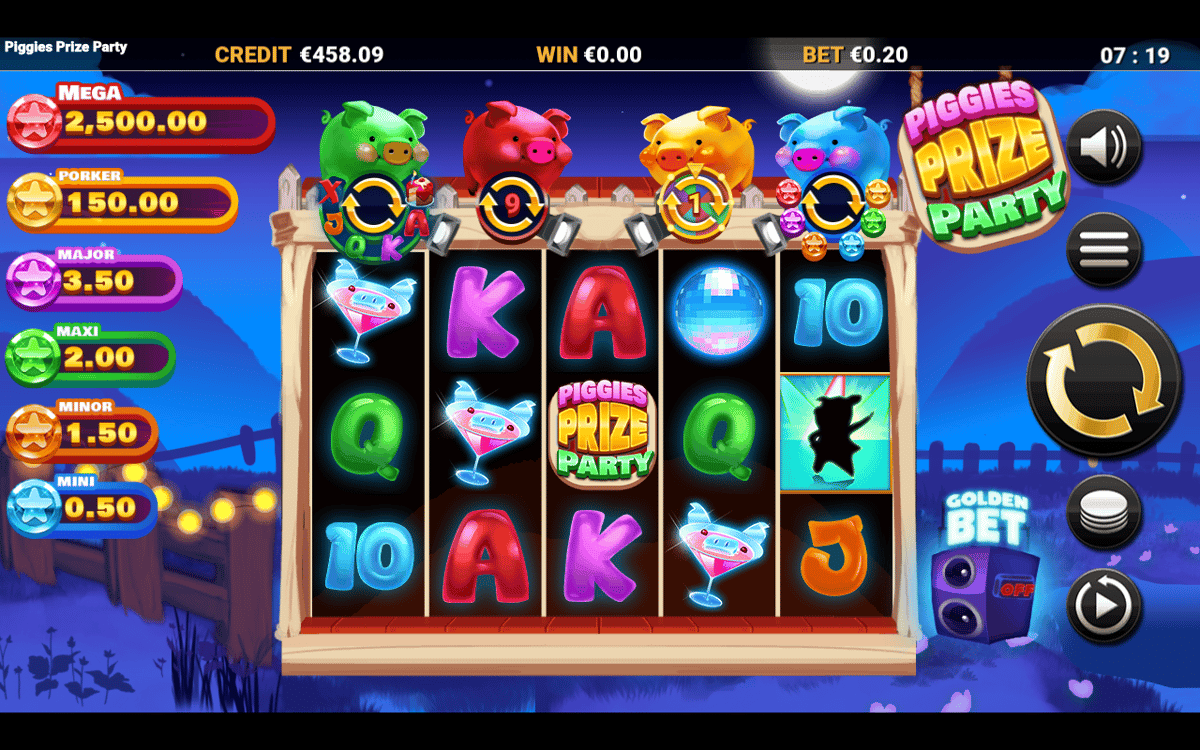The width and height of the screenshot is (1200, 750).
Task: Start autoplay with the circular play button
Action: coord(1103,604)
